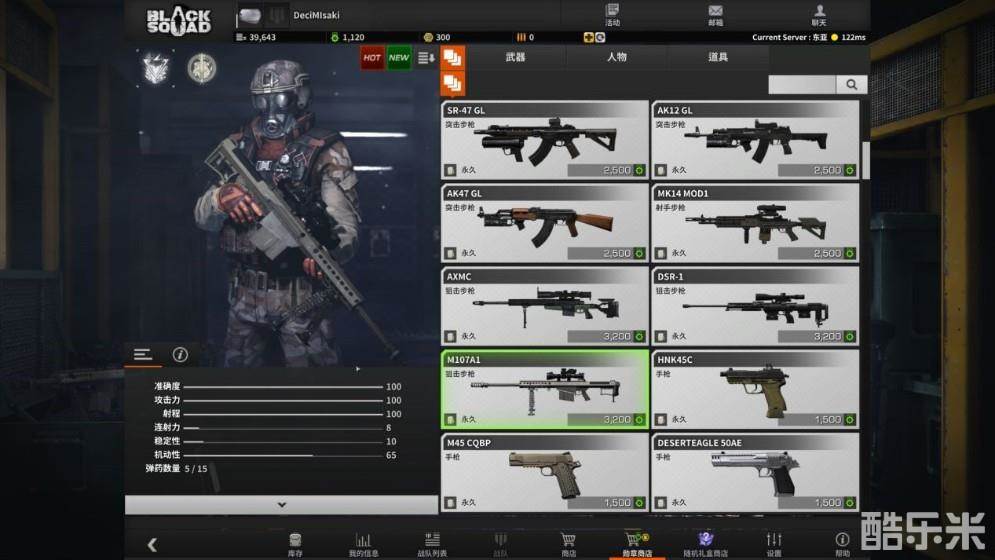Select the DSR-1 sniper rifle card
The width and height of the screenshot is (995, 560).
coord(755,306)
